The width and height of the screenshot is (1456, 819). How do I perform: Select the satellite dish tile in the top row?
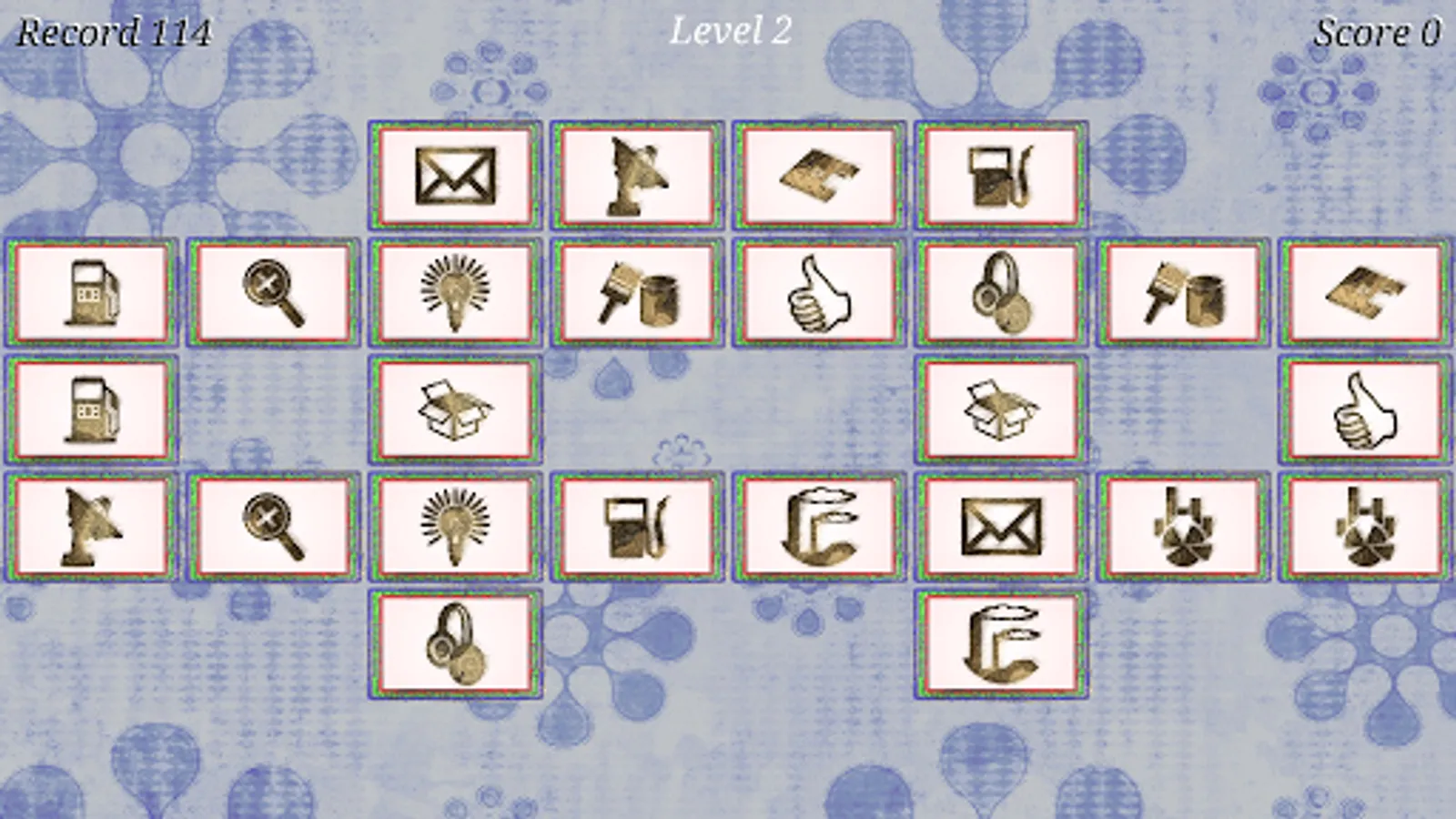637,176
